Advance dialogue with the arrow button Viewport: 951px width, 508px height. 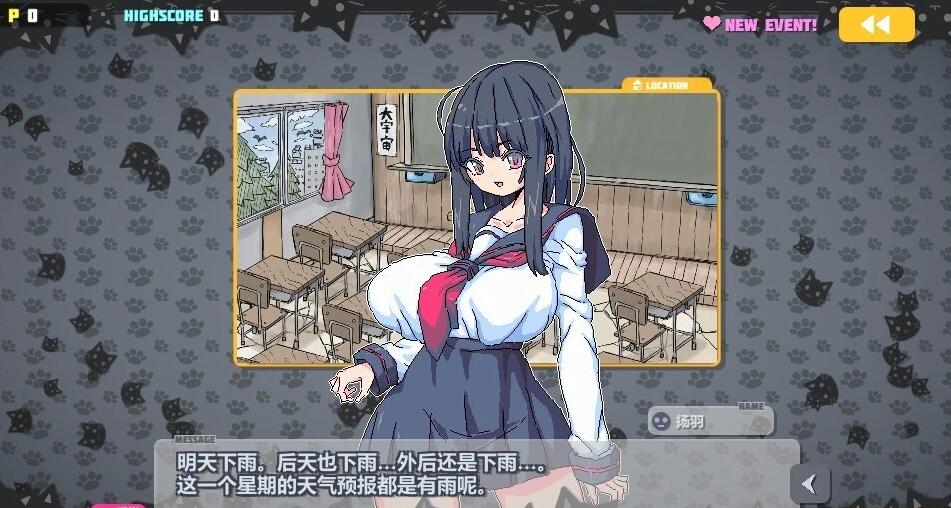pos(809,485)
